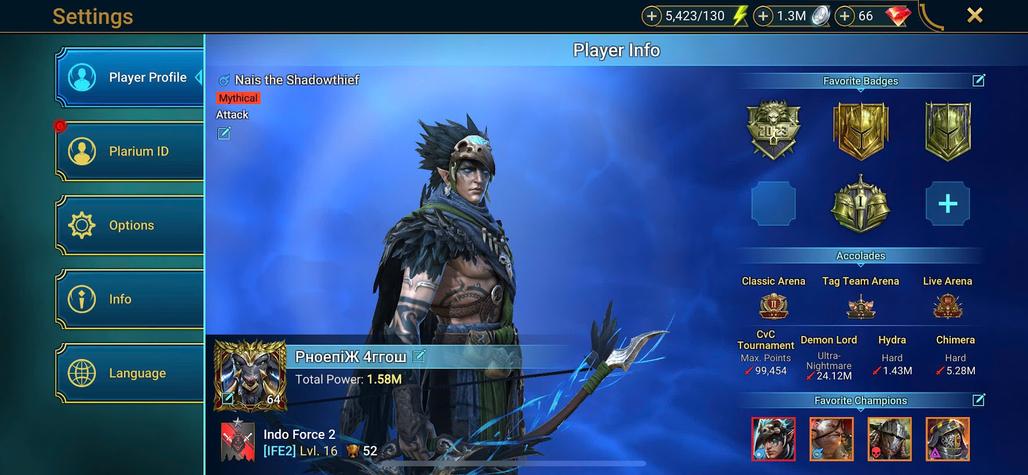Edit the player name
Viewport: 1028px width, 475px height.
419,356
